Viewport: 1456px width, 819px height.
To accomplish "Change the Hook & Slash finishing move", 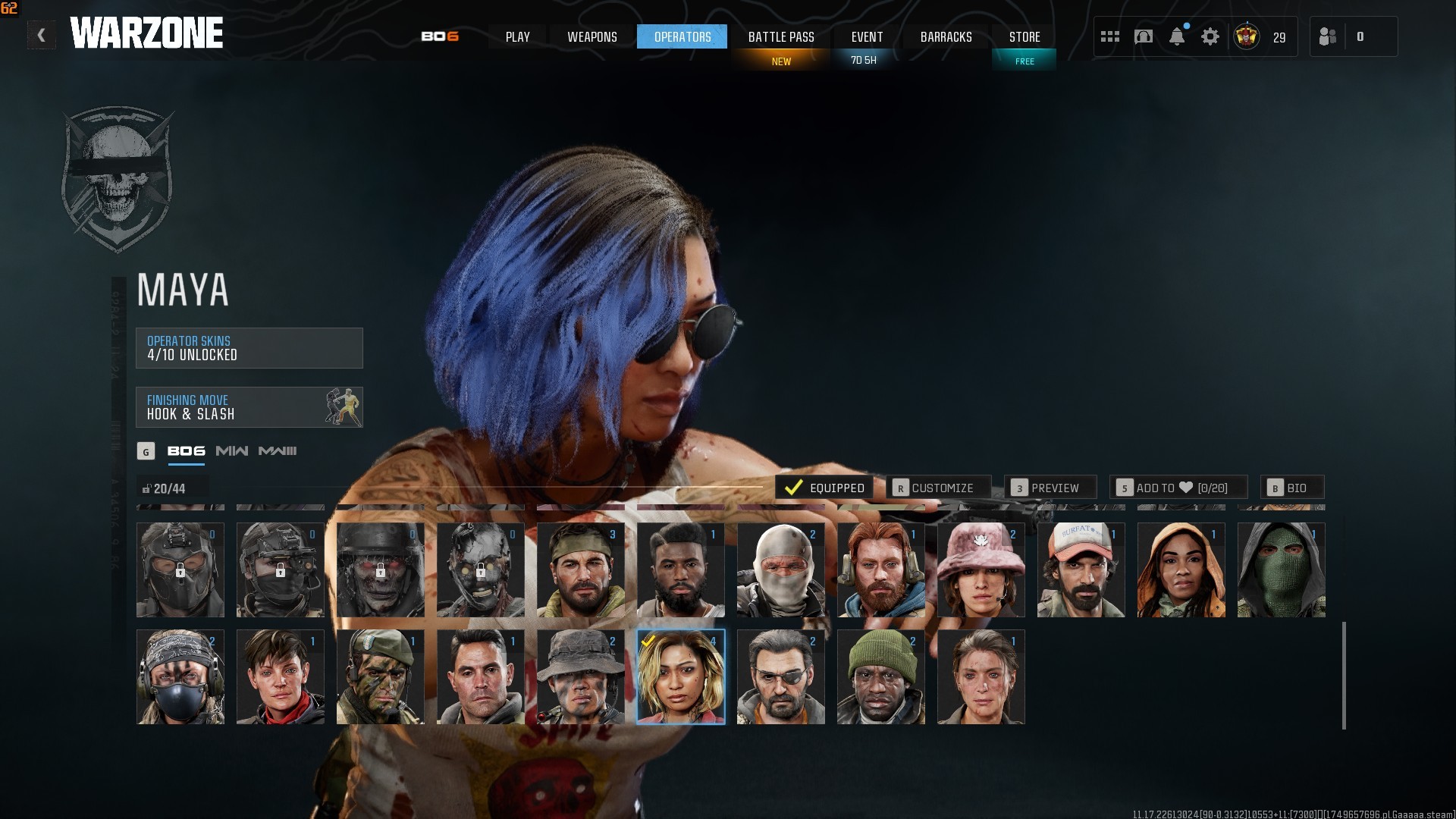I will [249, 407].
